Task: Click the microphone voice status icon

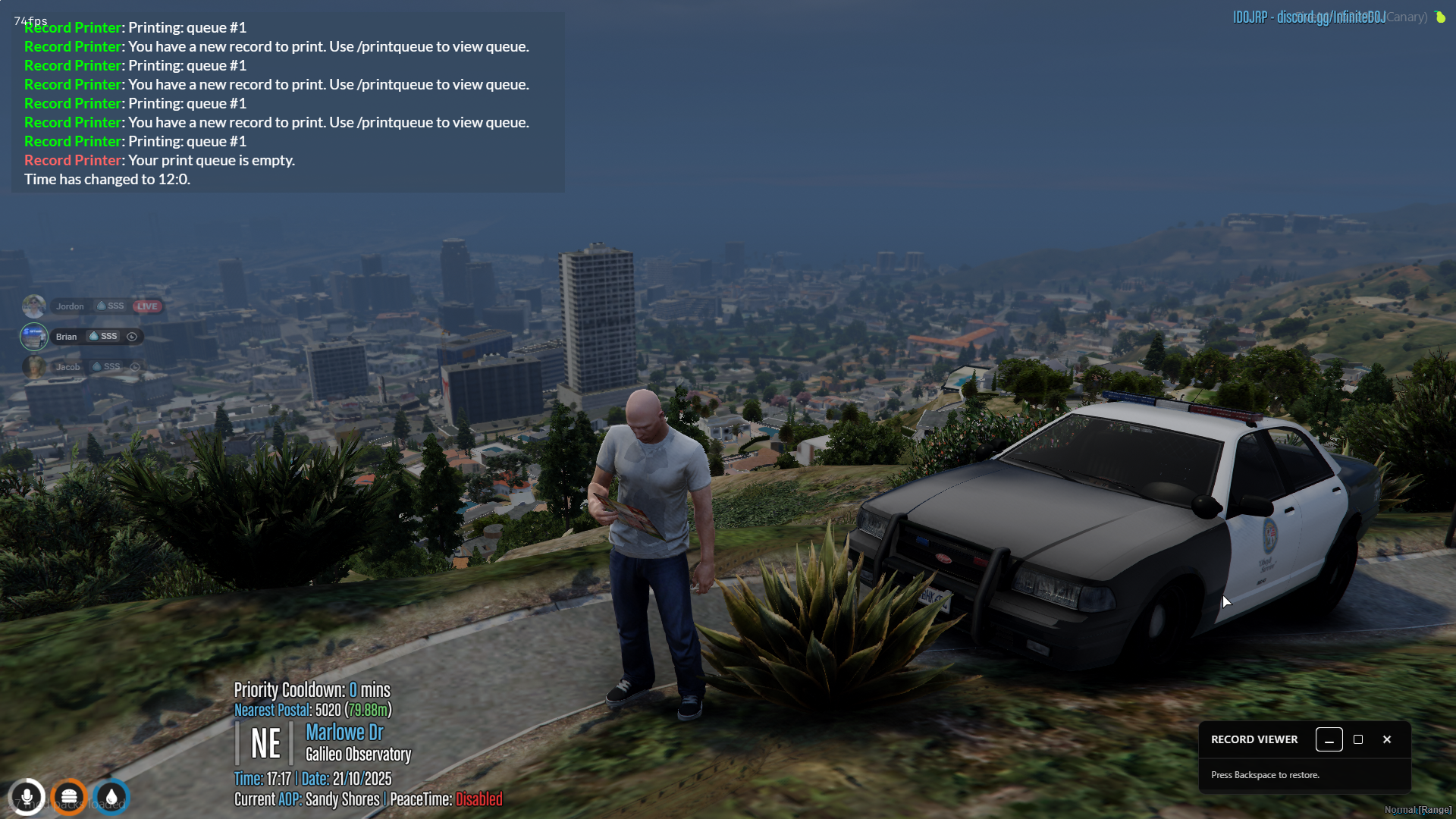Action: [27, 797]
